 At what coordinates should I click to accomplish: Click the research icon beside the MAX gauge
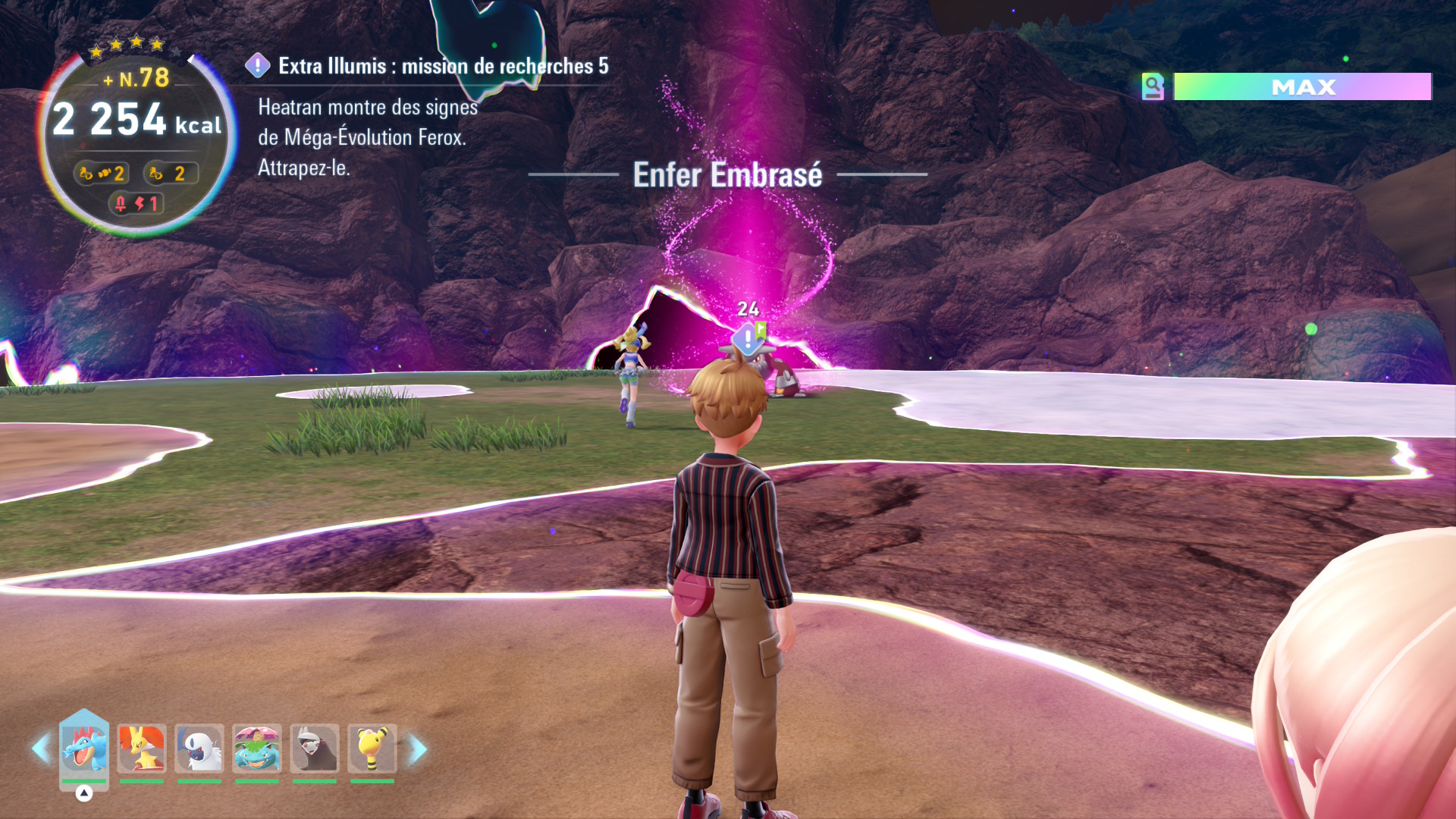[x=1153, y=86]
